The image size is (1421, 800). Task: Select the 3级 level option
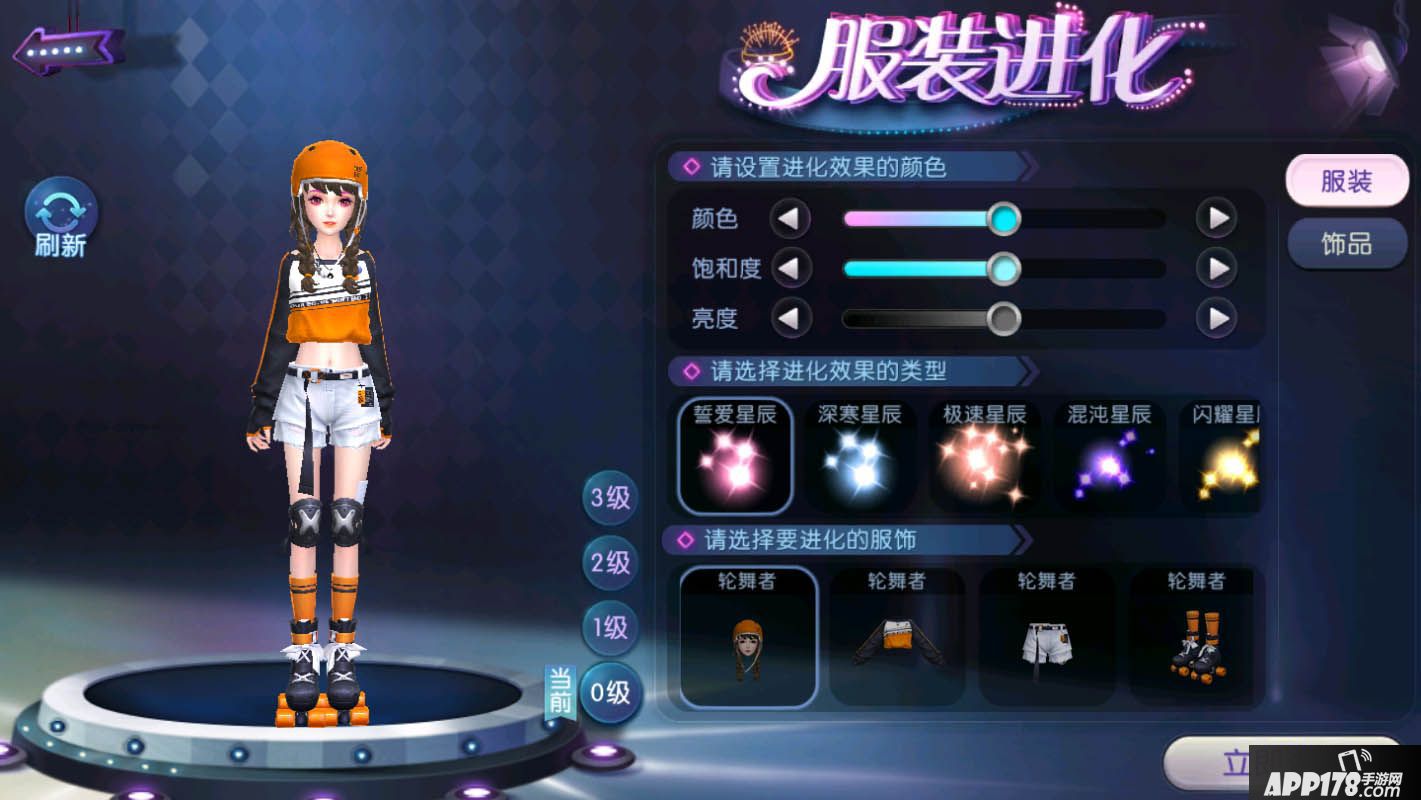coord(610,497)
